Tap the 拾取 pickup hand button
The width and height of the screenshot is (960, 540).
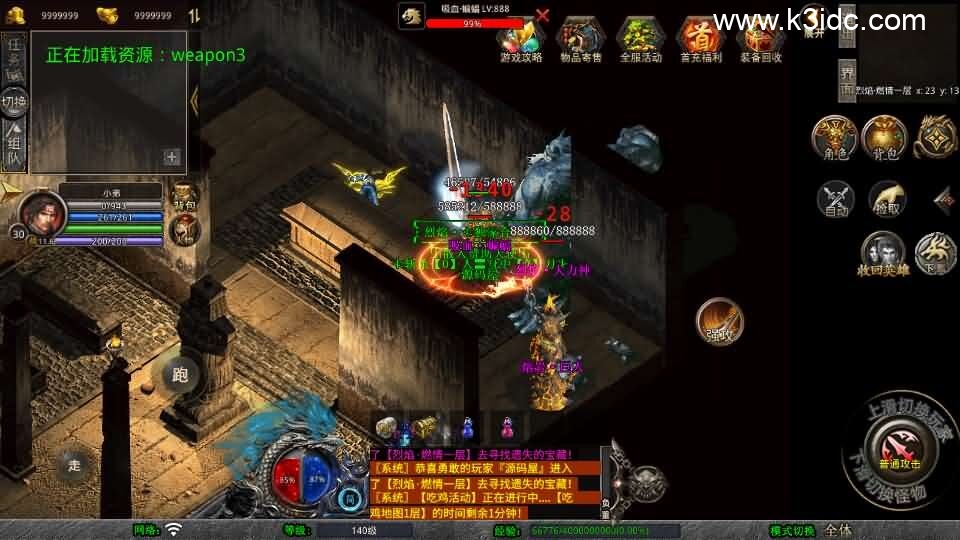click(887, 199)
